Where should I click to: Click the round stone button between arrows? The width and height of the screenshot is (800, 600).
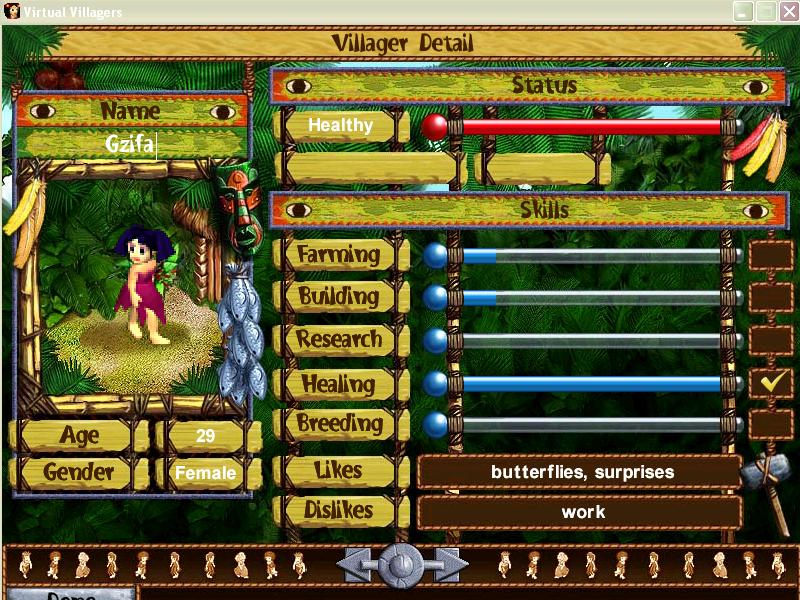pyautogui.click(x=402, y=565)
